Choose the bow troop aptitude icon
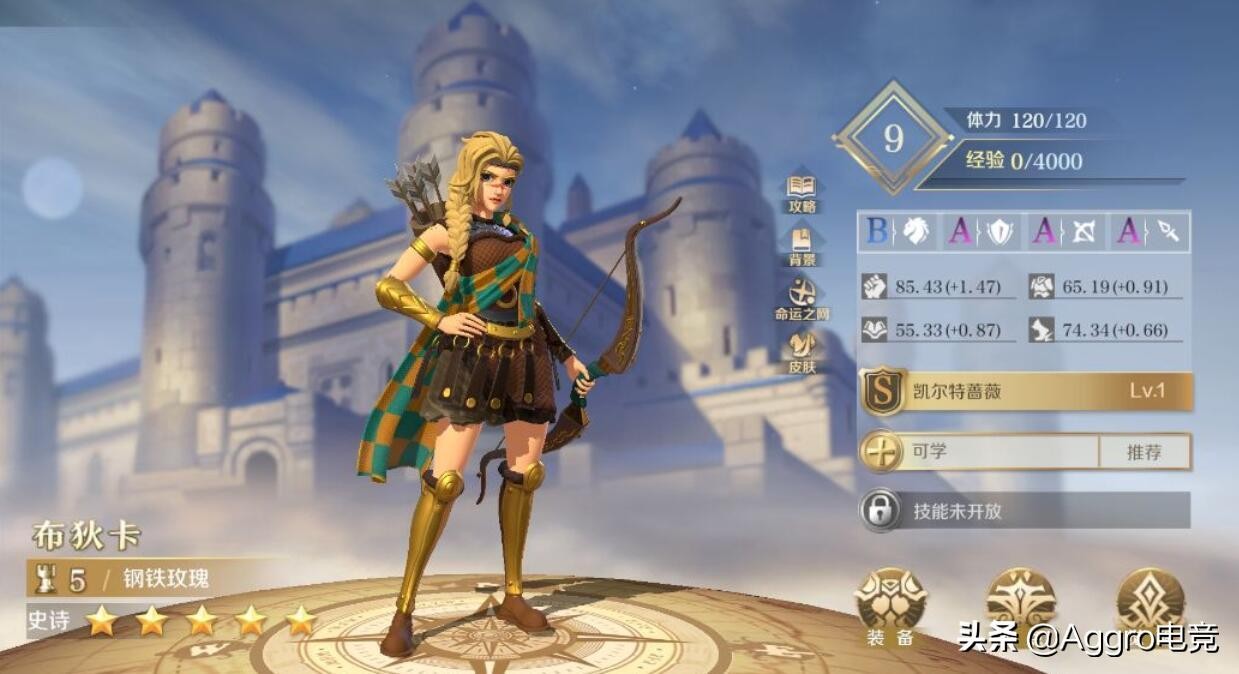Screen dimensions: 1239x674 coord(1084,232)
